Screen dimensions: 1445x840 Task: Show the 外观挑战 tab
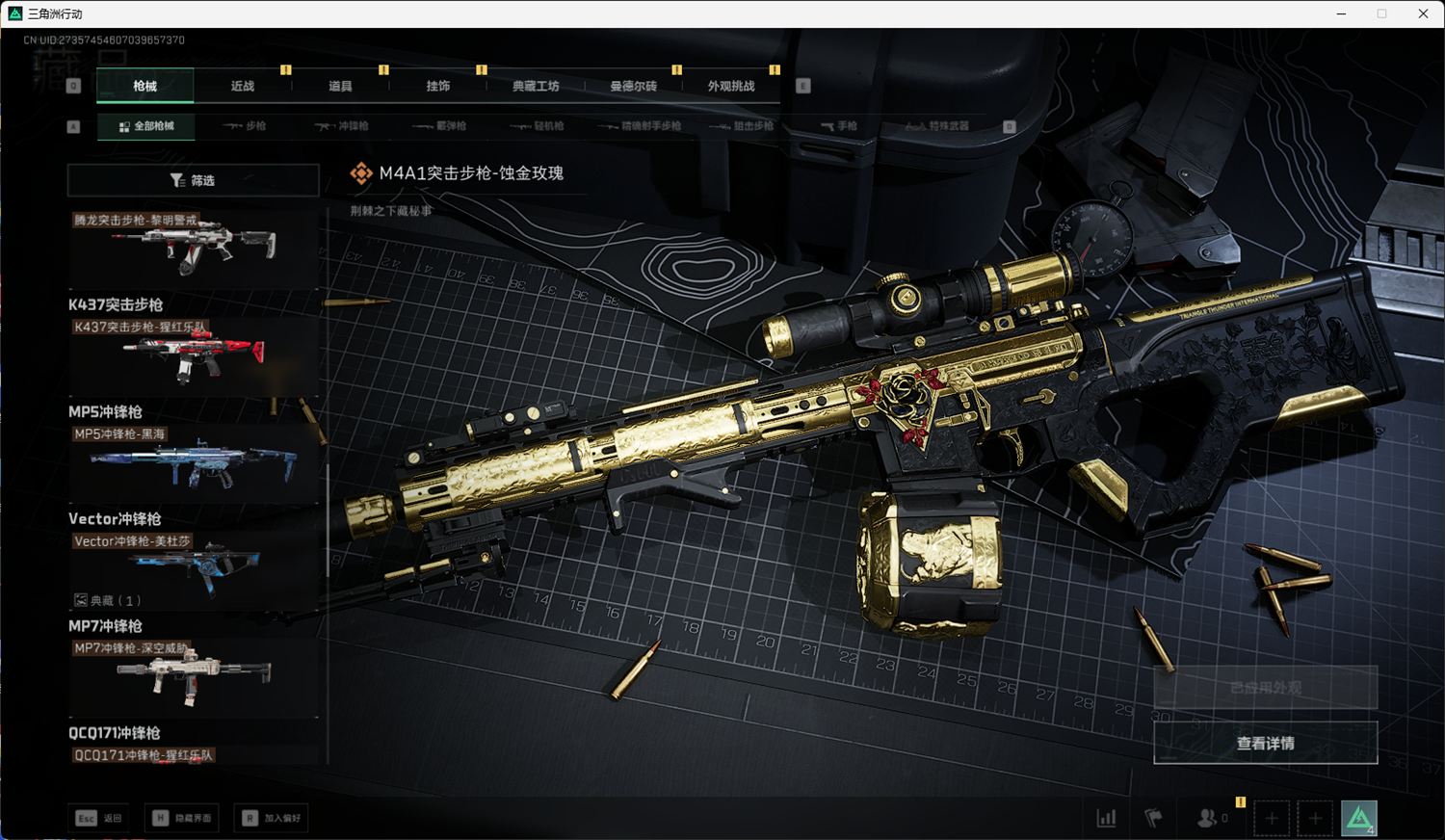[731, 86]
